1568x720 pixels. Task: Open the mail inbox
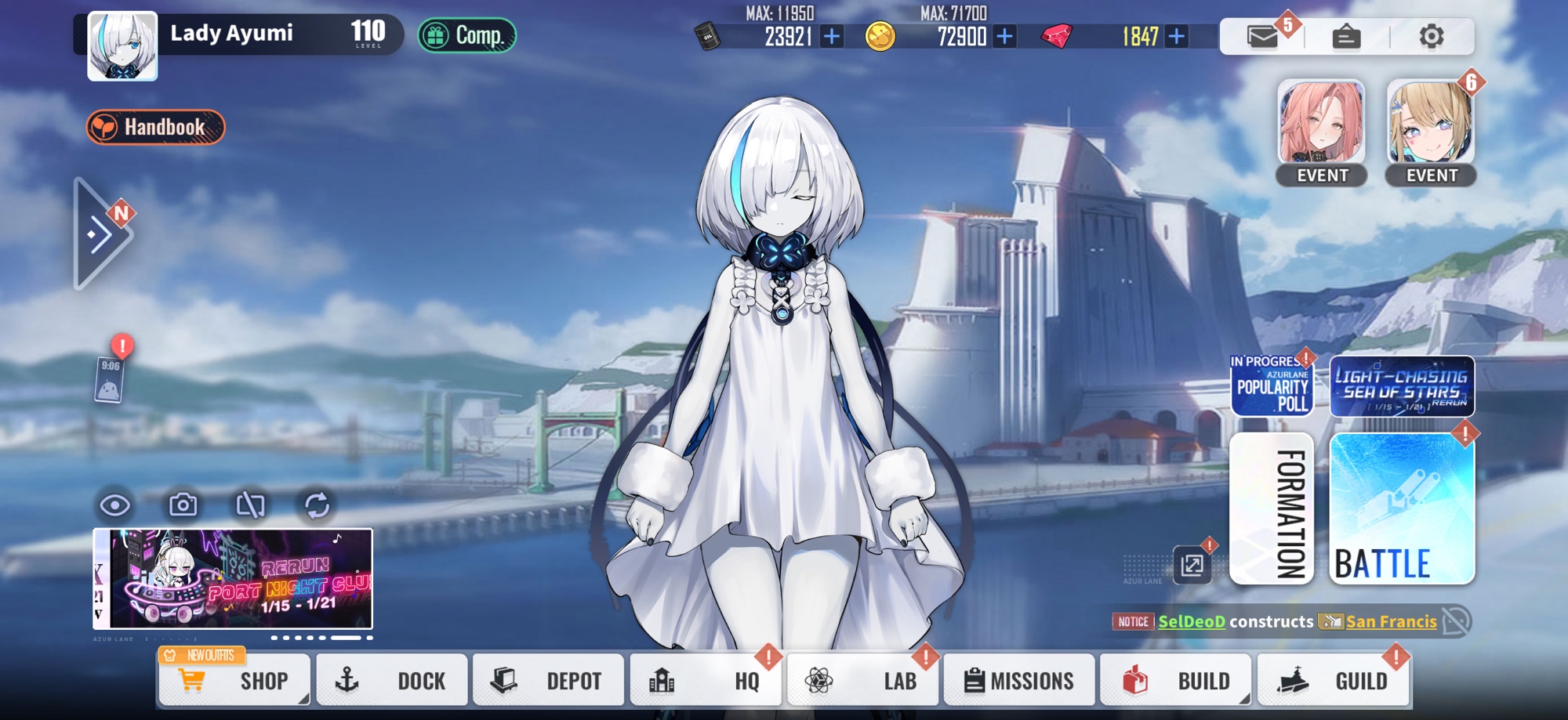click(x=1262, y=36)
